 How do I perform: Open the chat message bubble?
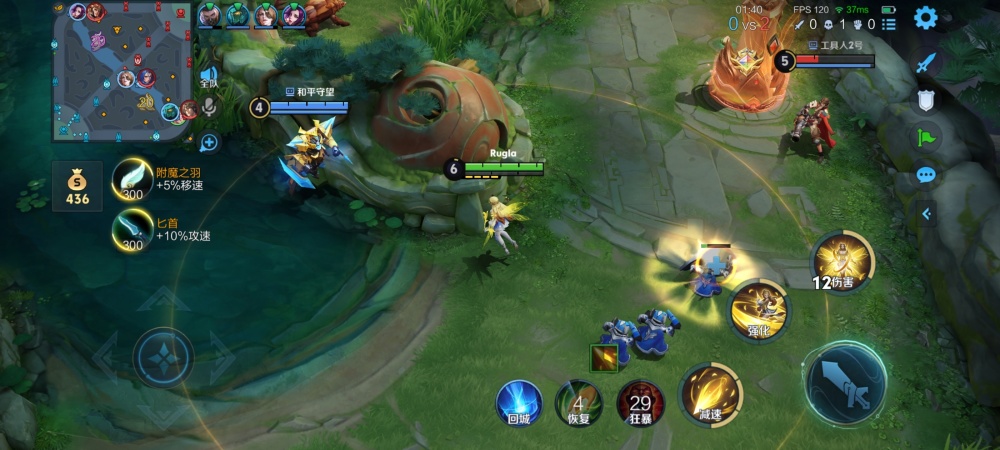(x=927, y=175)
